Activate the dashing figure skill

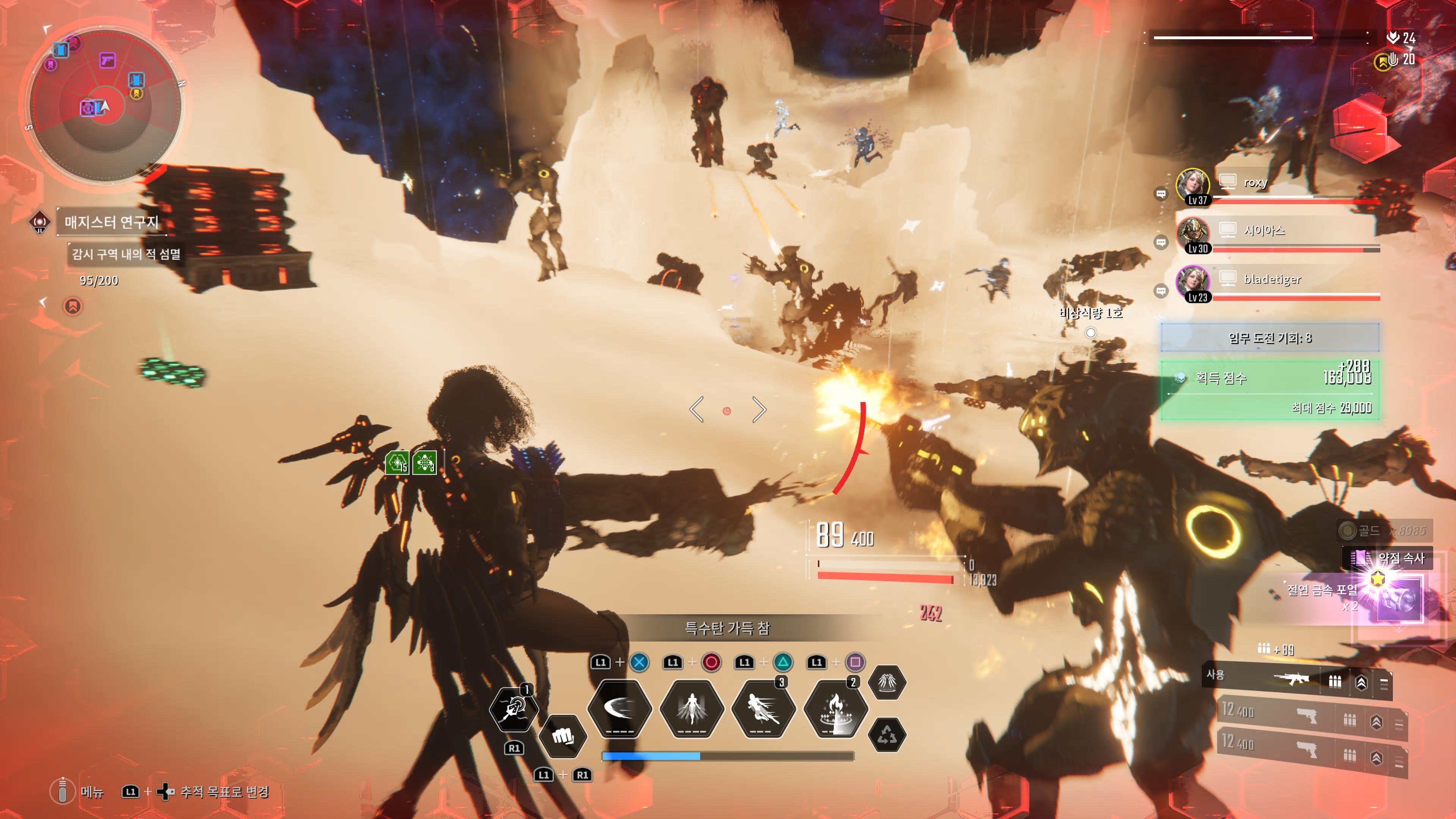(763, 708)
